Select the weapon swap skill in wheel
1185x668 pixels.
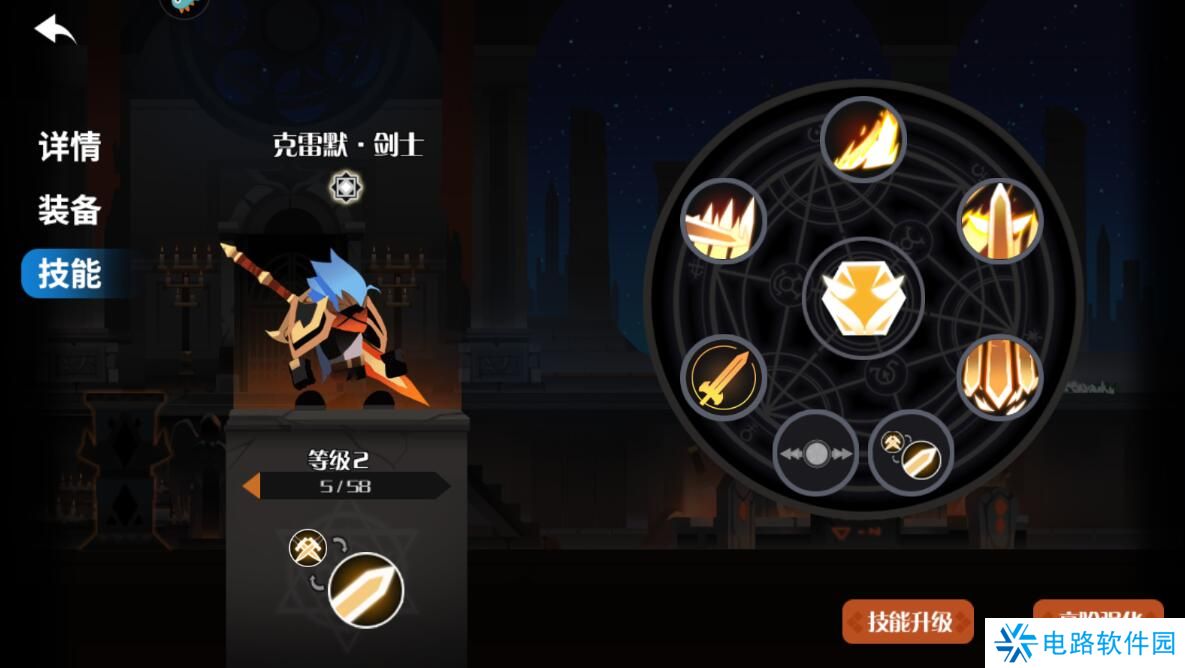(911, 452)
